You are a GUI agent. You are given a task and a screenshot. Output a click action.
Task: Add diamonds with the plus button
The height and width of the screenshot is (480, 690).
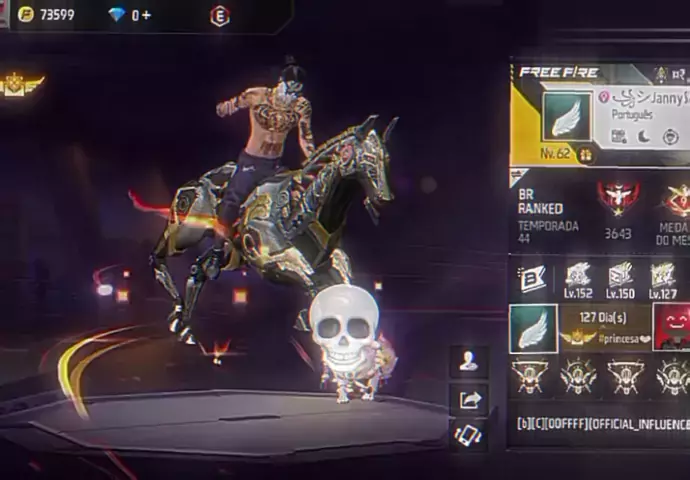point(146,15)
